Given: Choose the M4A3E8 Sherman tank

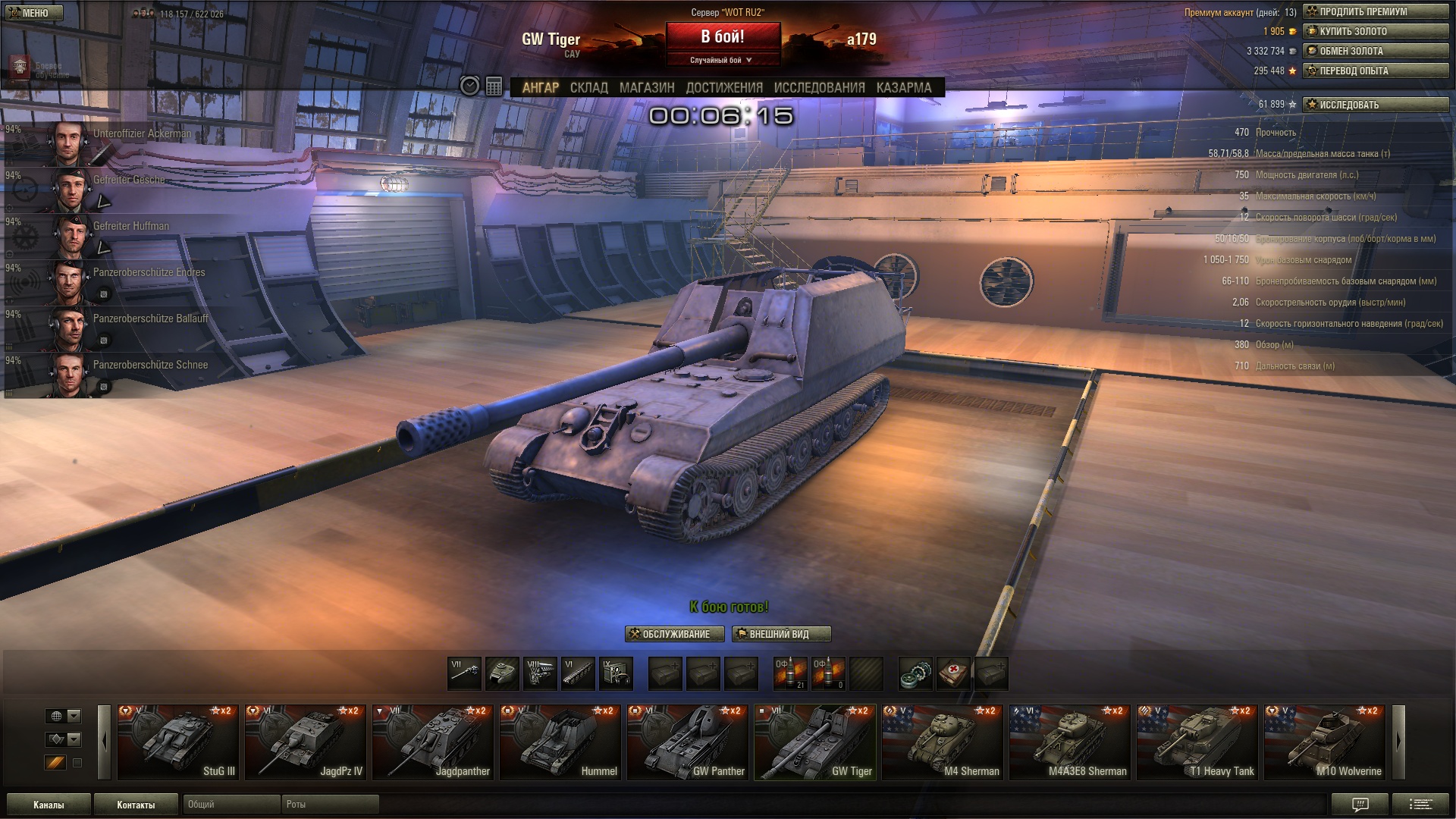Looking at the screenshot, I should [x=1069, y=742].
